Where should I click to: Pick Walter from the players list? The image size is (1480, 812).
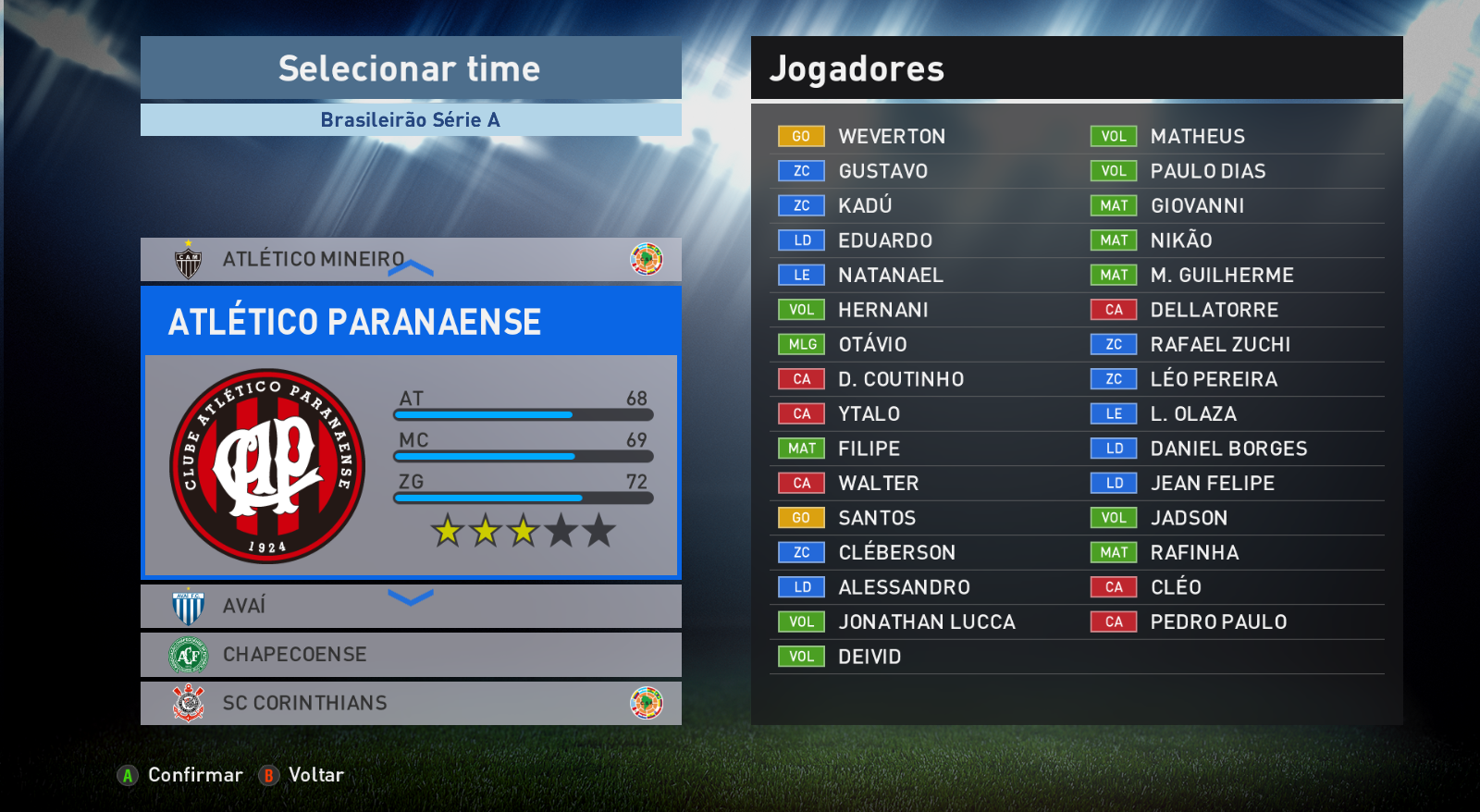pos(878,484)
